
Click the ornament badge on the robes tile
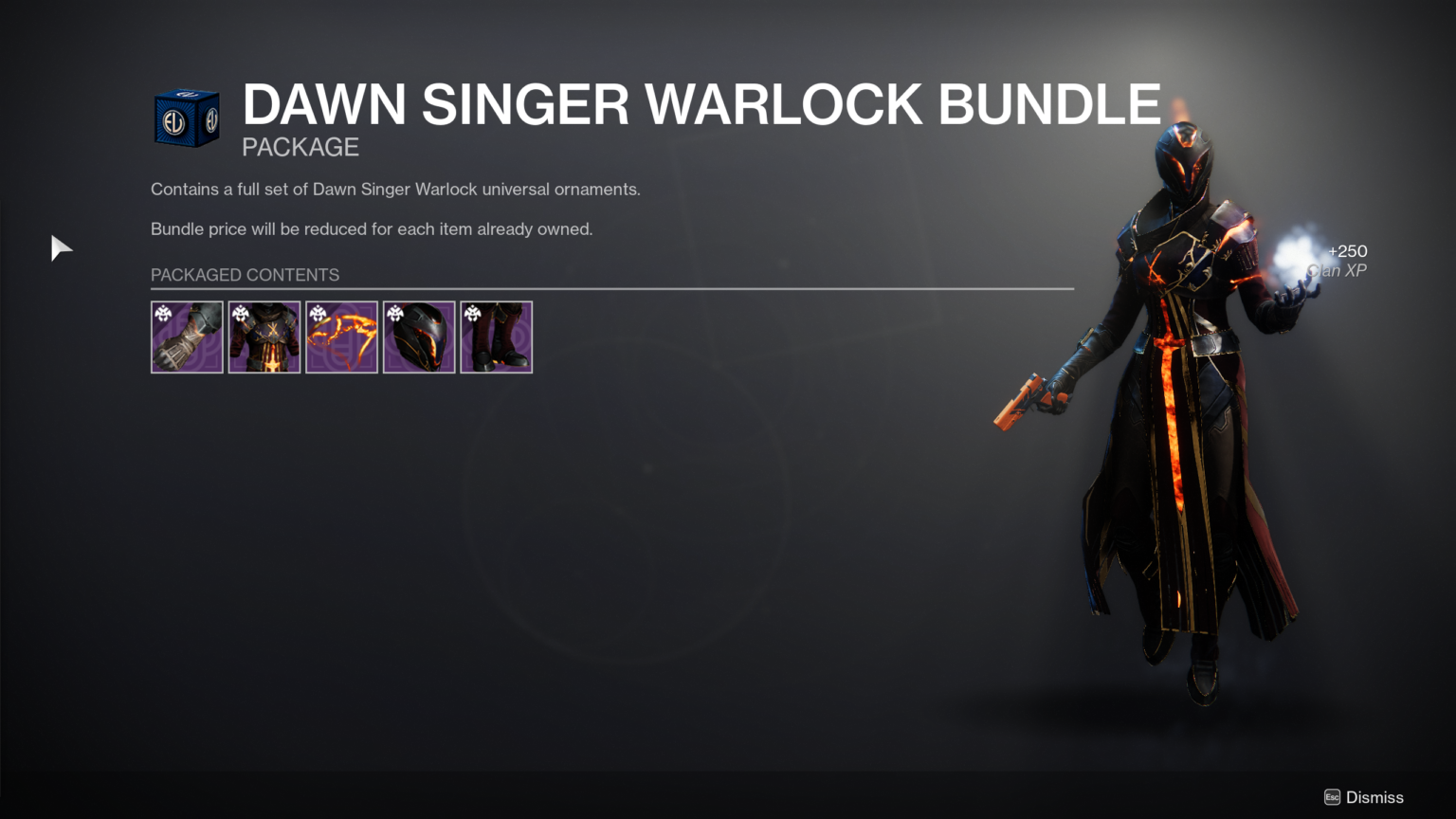pyautogui.click(x=240, y=313)
